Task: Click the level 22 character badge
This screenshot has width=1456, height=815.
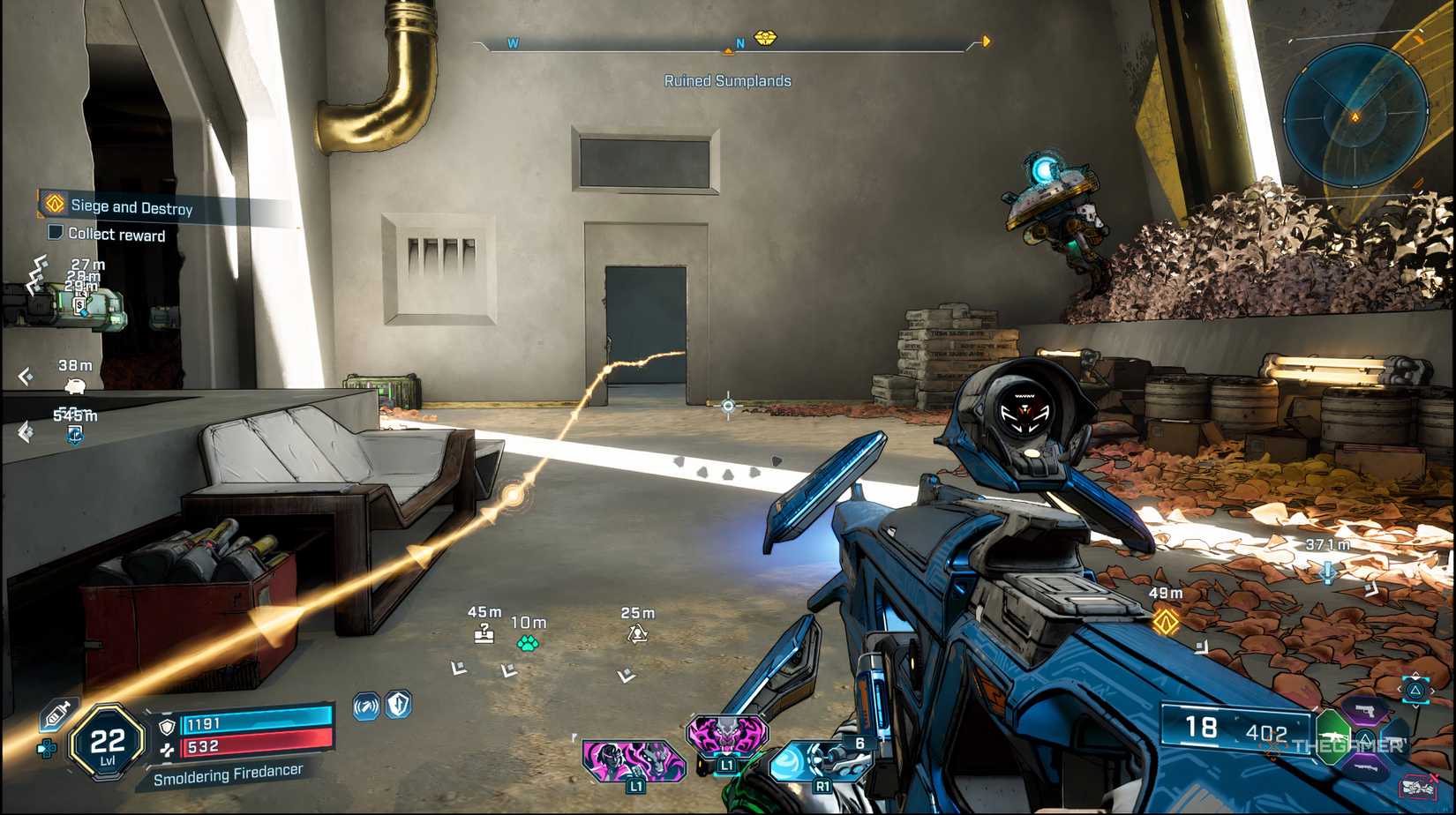Action: pos(107,742)
